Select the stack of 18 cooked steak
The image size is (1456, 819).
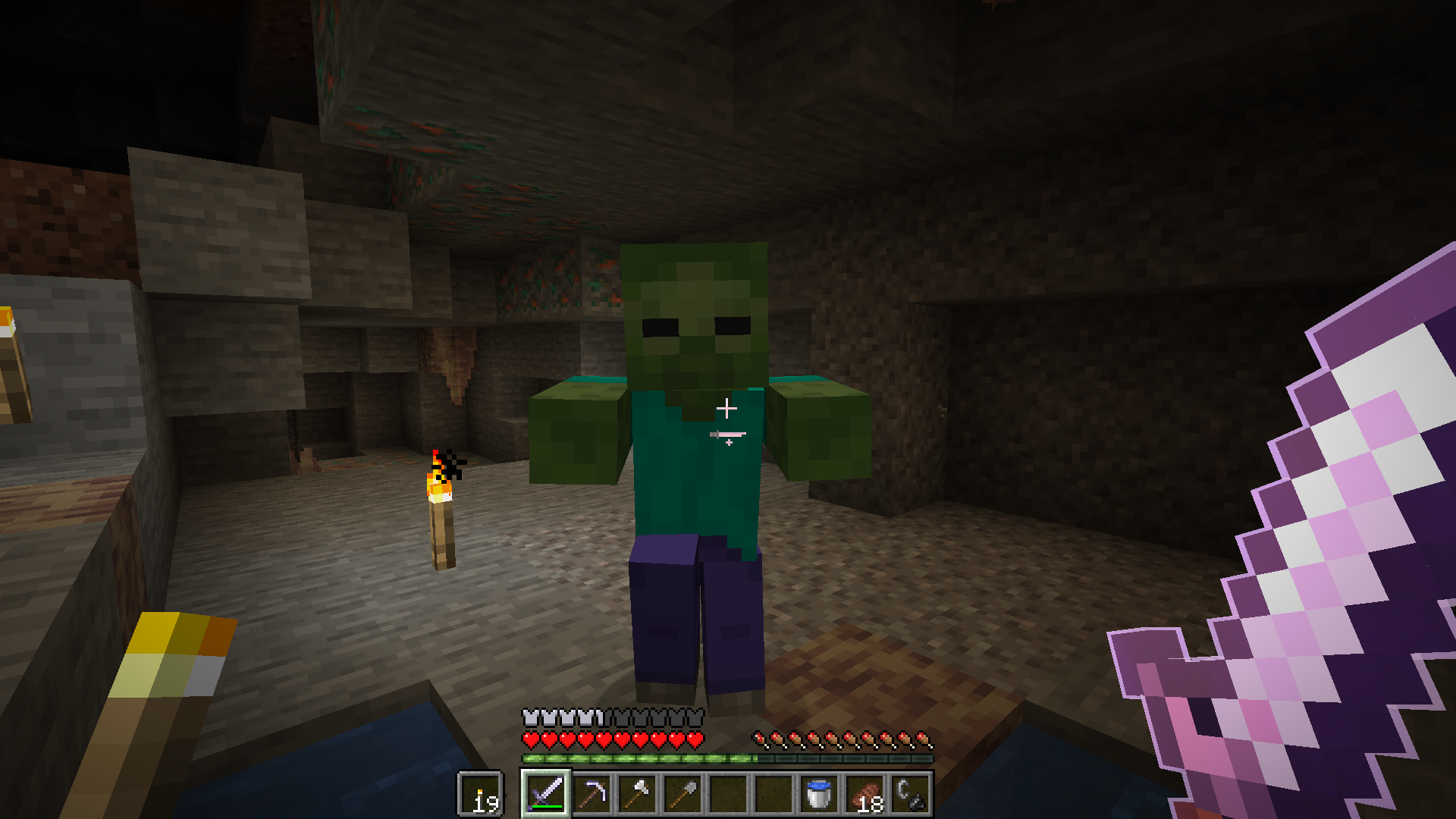coord(863,794)
